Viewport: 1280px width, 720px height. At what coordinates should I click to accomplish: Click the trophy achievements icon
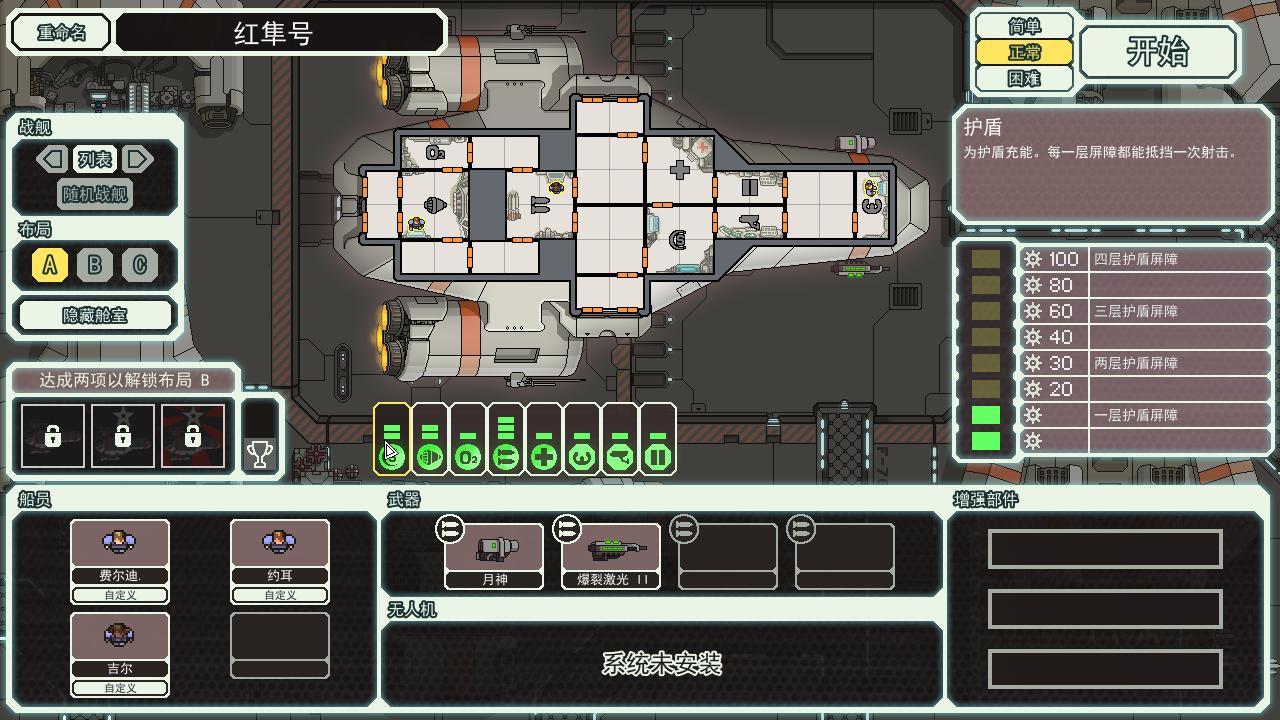[x=258, y=453]
